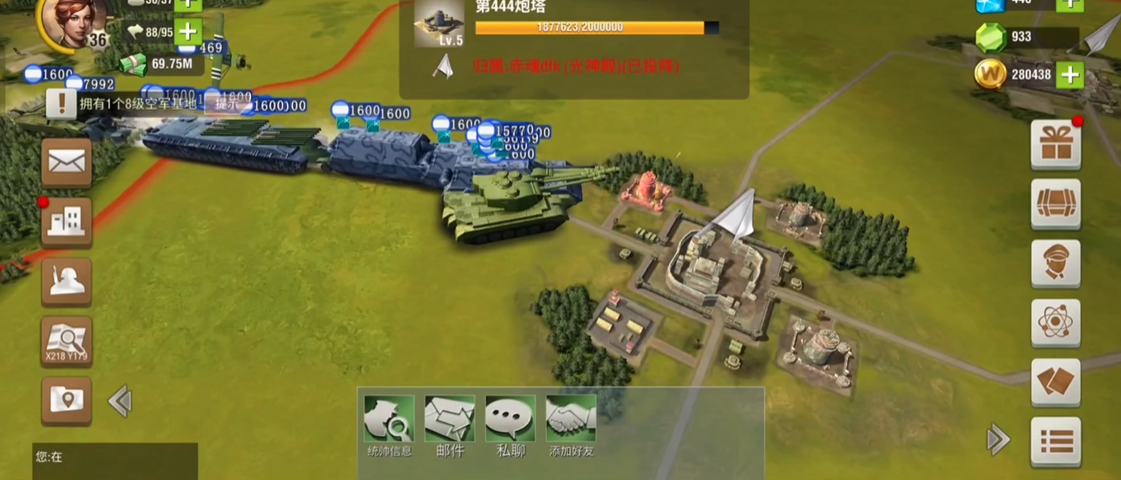The height and width of the screenshot is (480, 1121).
Task: Add friend with handshake icon
Action: (x=571, y=425)
